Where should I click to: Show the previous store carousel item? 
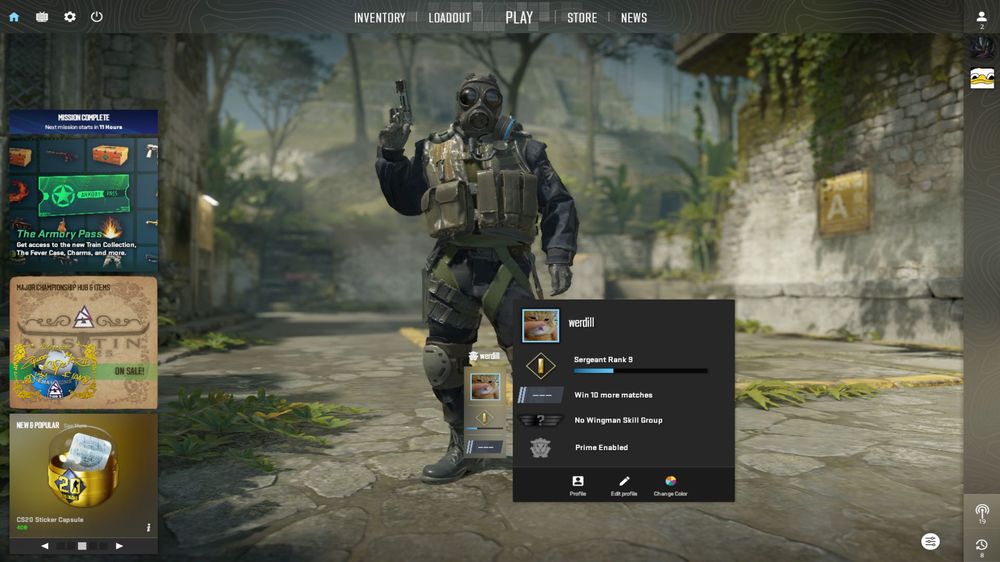click(45, 546)
